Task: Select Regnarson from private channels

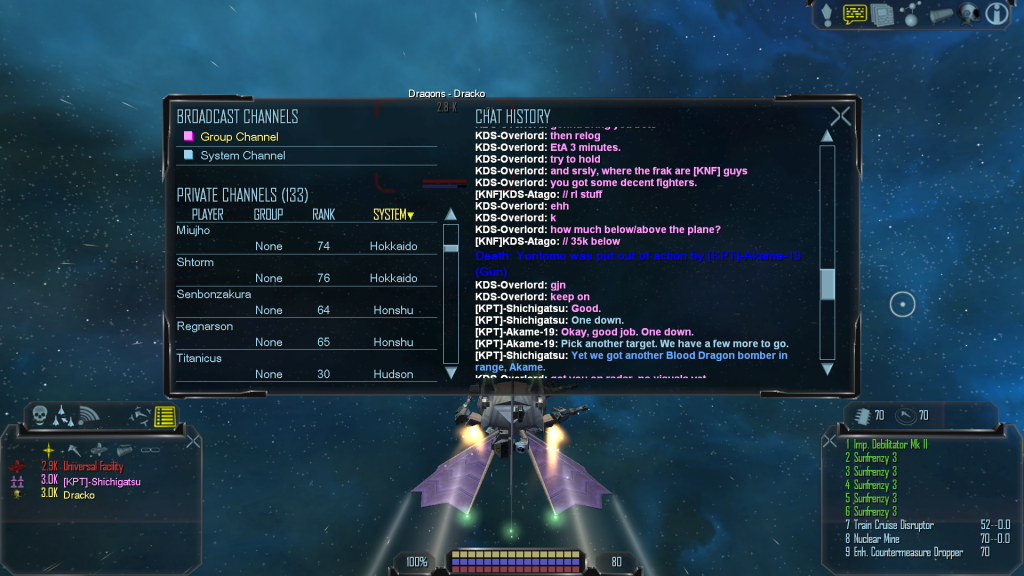Action: (x=205, y=327)
